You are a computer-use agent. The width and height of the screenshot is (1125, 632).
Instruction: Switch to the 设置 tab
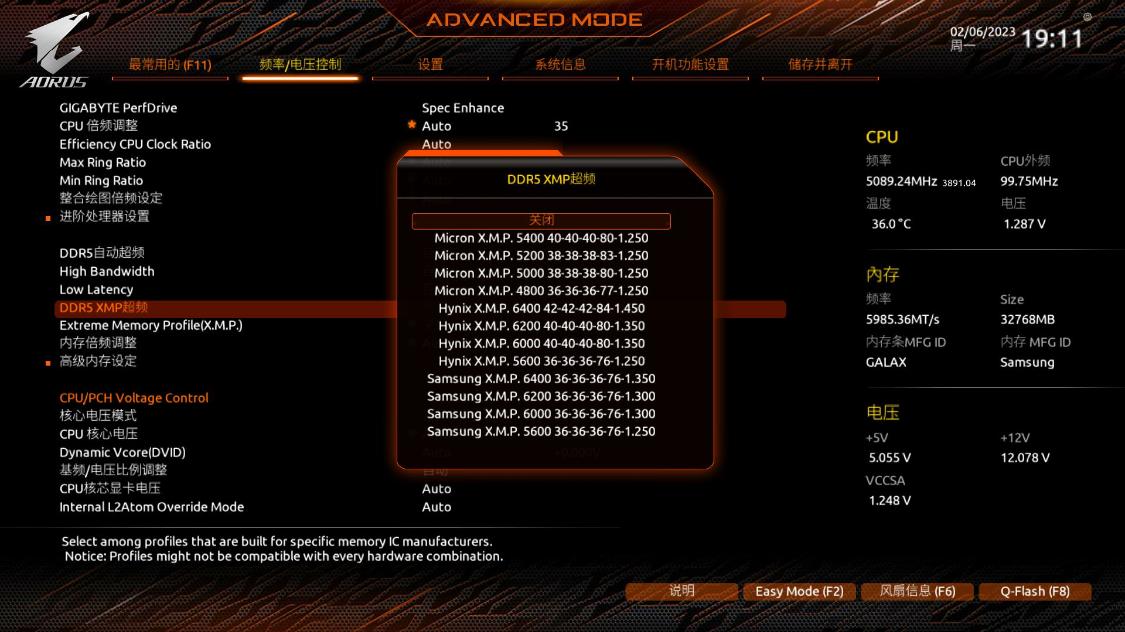coord(430,65)
